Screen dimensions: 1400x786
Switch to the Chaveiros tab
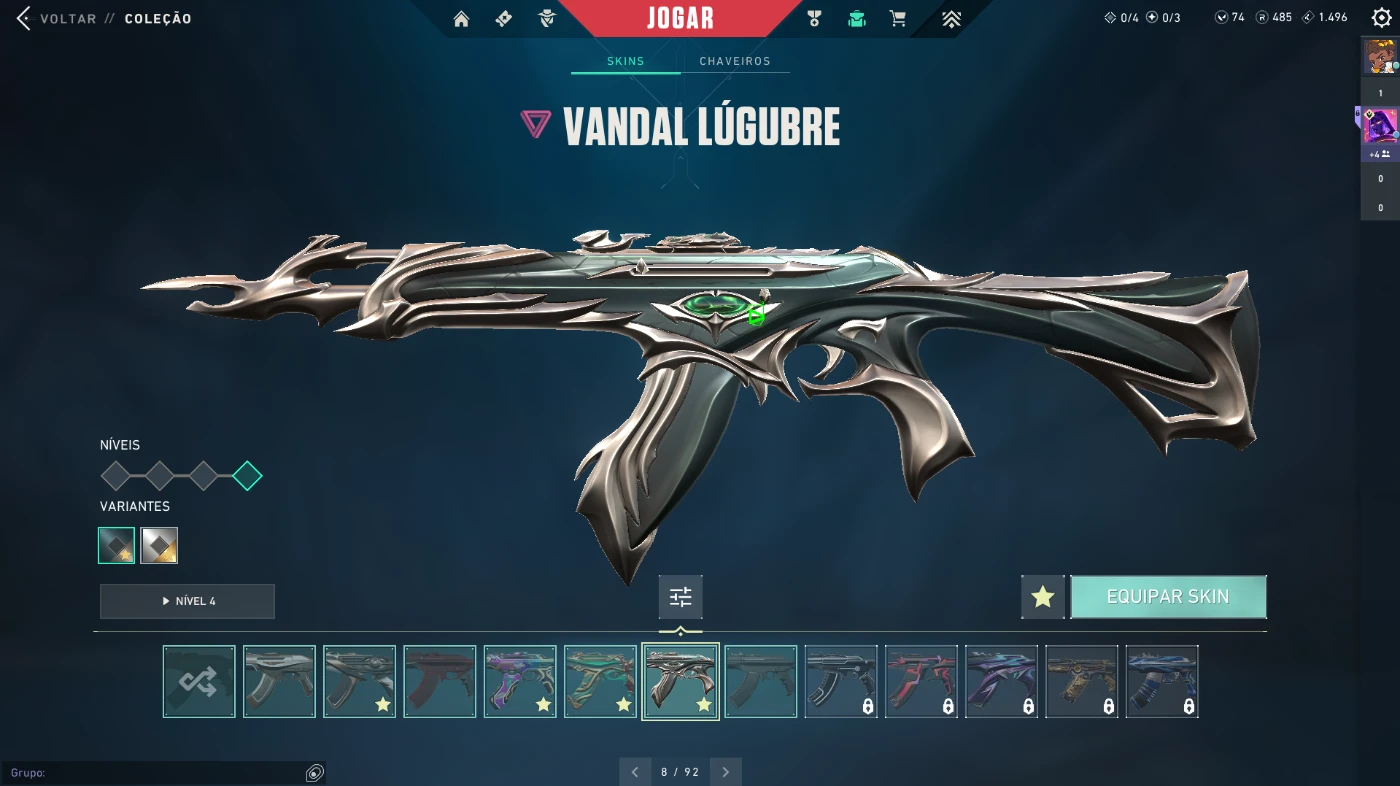735,61
